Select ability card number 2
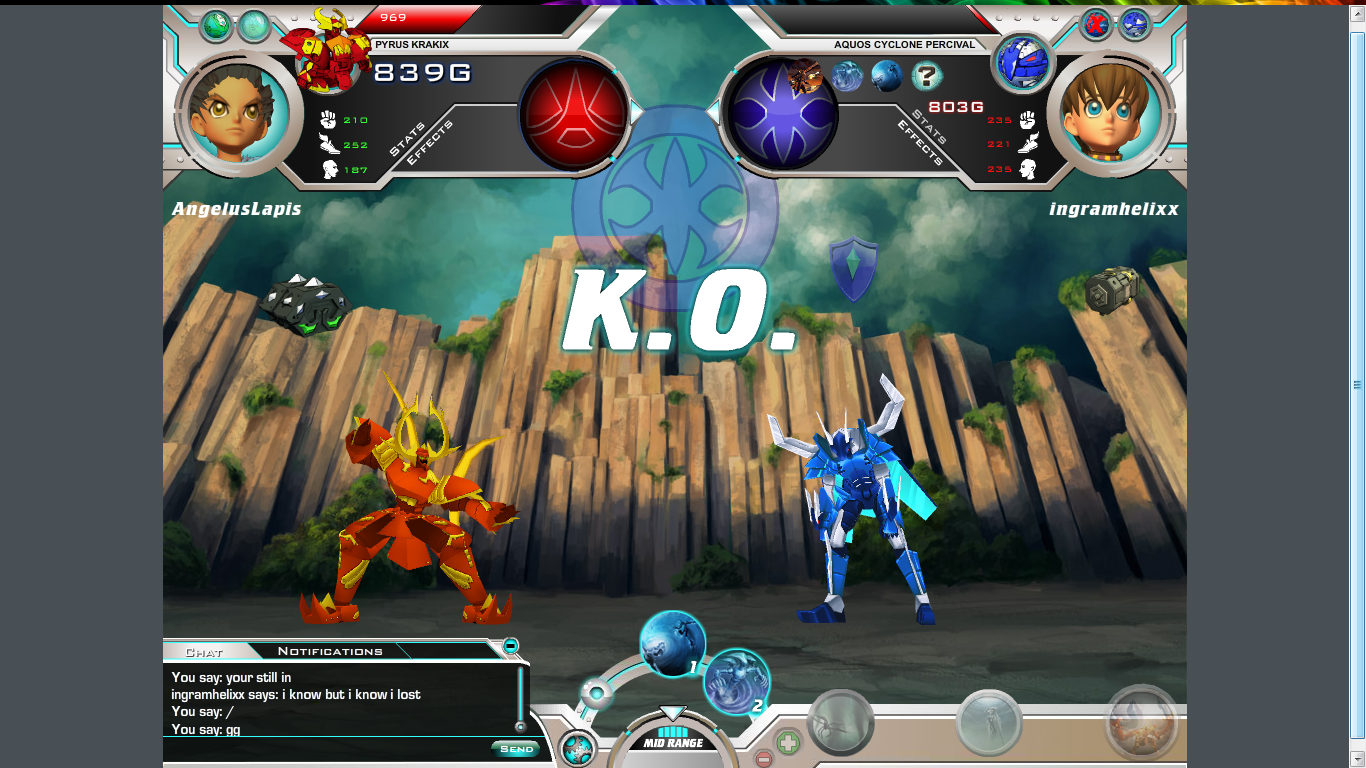 click(737, 682)
